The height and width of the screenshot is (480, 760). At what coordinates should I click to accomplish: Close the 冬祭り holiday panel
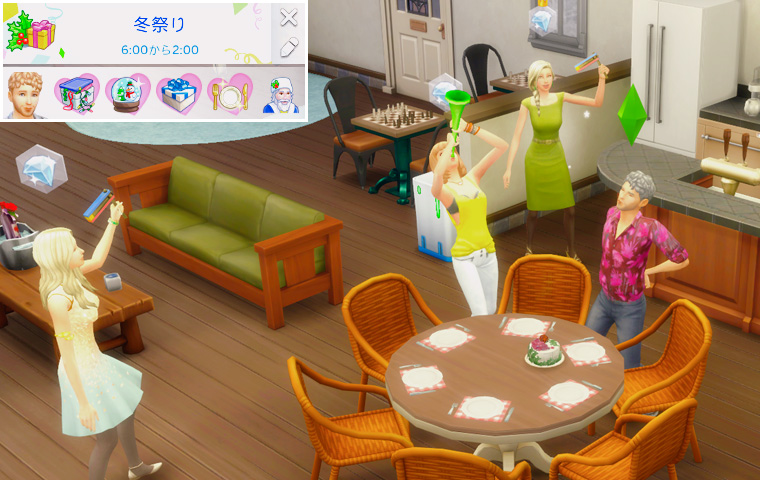tap(288, 17)
